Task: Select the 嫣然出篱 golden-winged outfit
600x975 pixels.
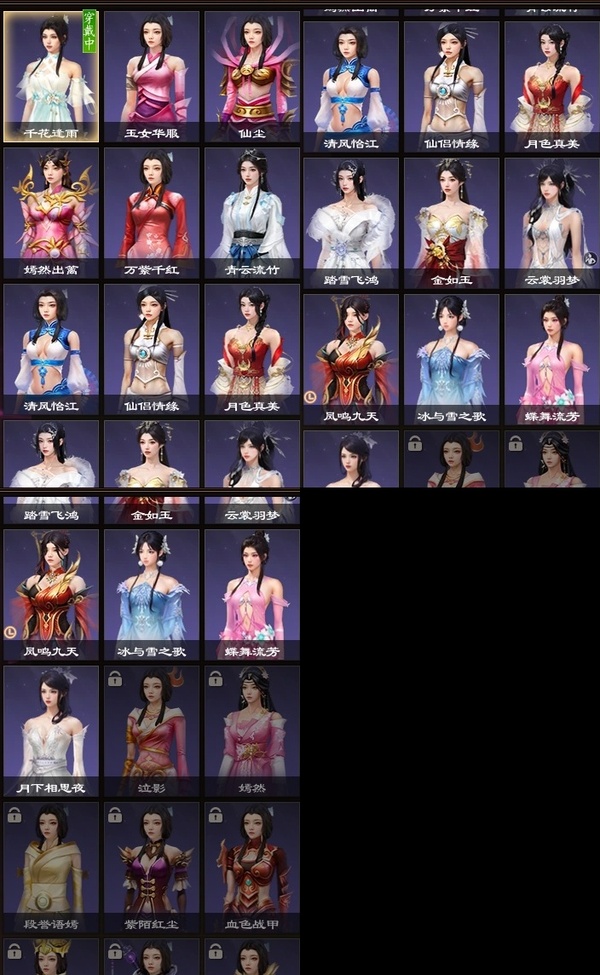Action: pyautogui.click(x=51, y=212)
